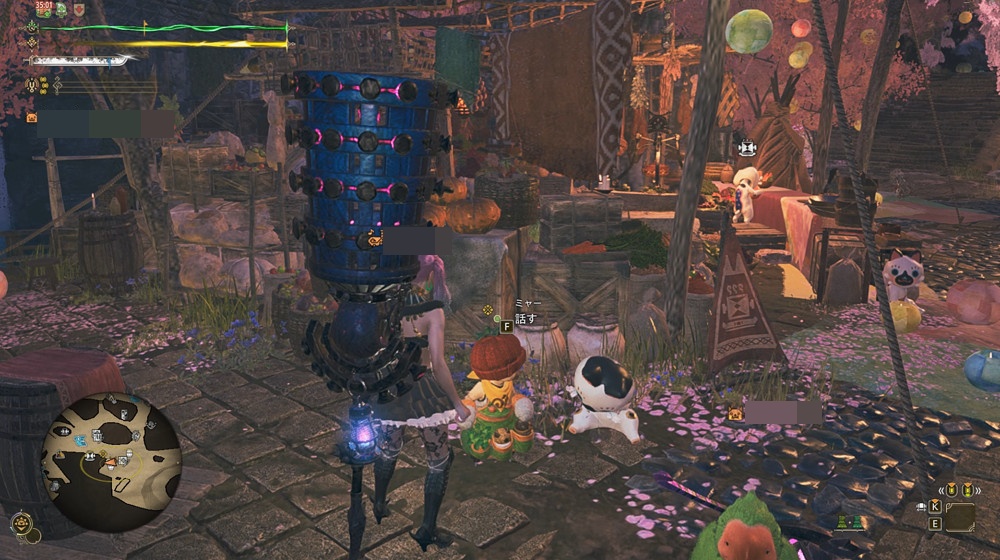Select the green wirebug icons
The width and height of the screenshot is (1000, 560).
tap(851, 521)
